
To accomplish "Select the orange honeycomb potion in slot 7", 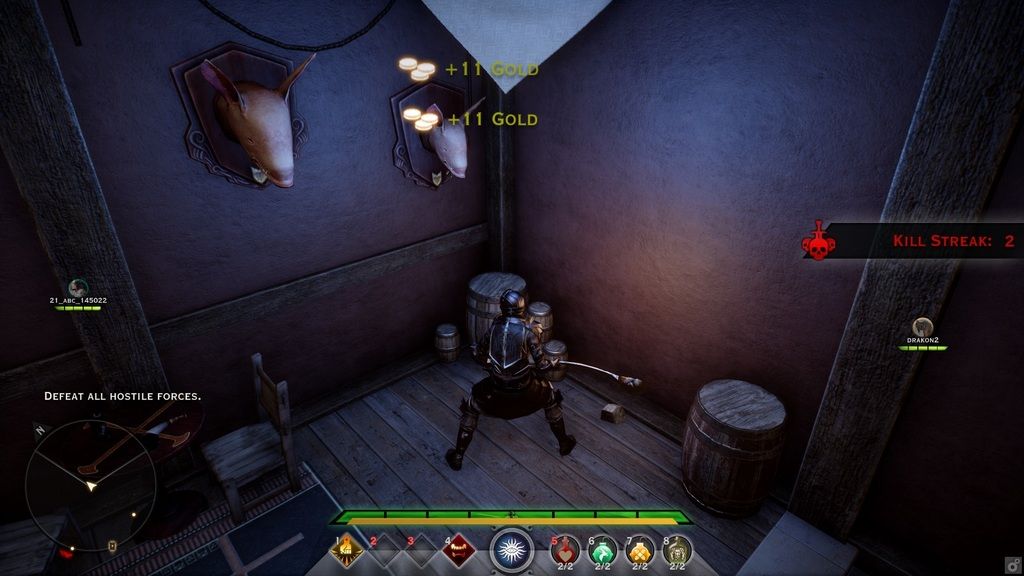I will point(640,550).
